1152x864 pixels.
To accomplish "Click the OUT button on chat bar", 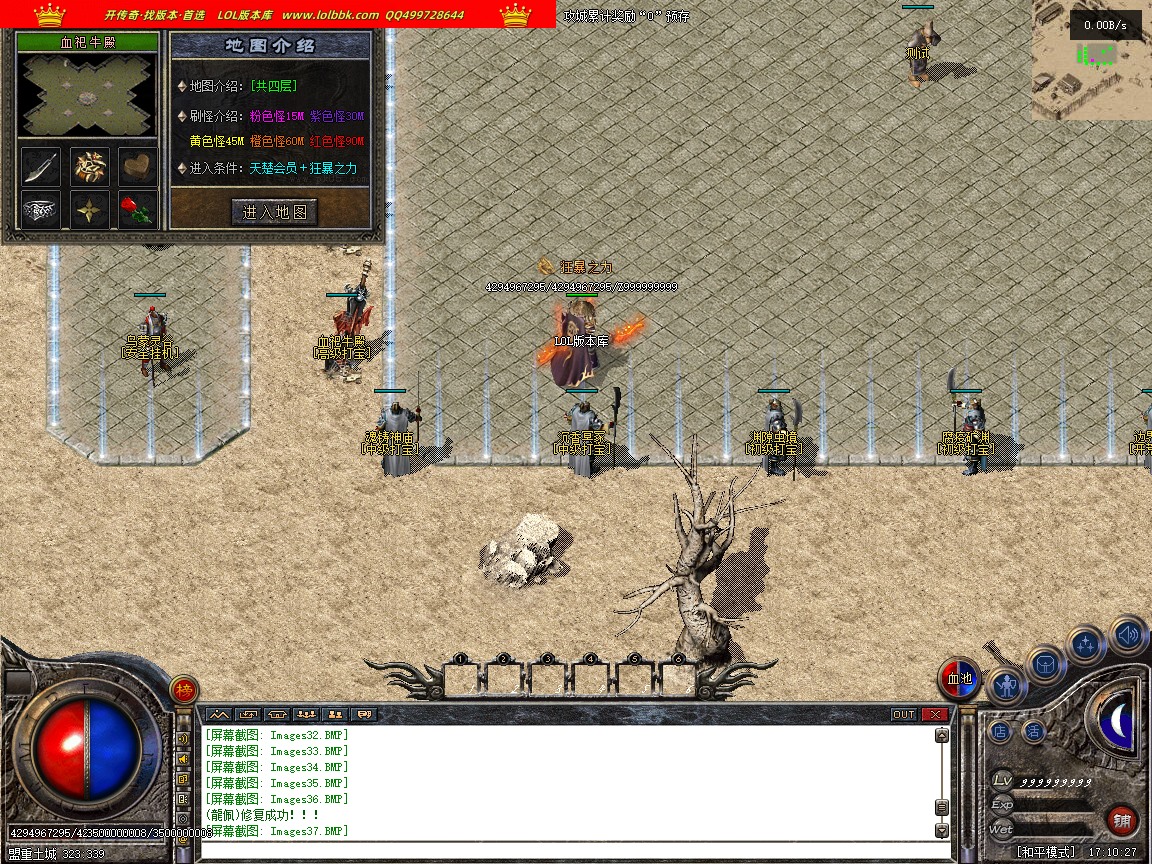I will pos(903,714).
